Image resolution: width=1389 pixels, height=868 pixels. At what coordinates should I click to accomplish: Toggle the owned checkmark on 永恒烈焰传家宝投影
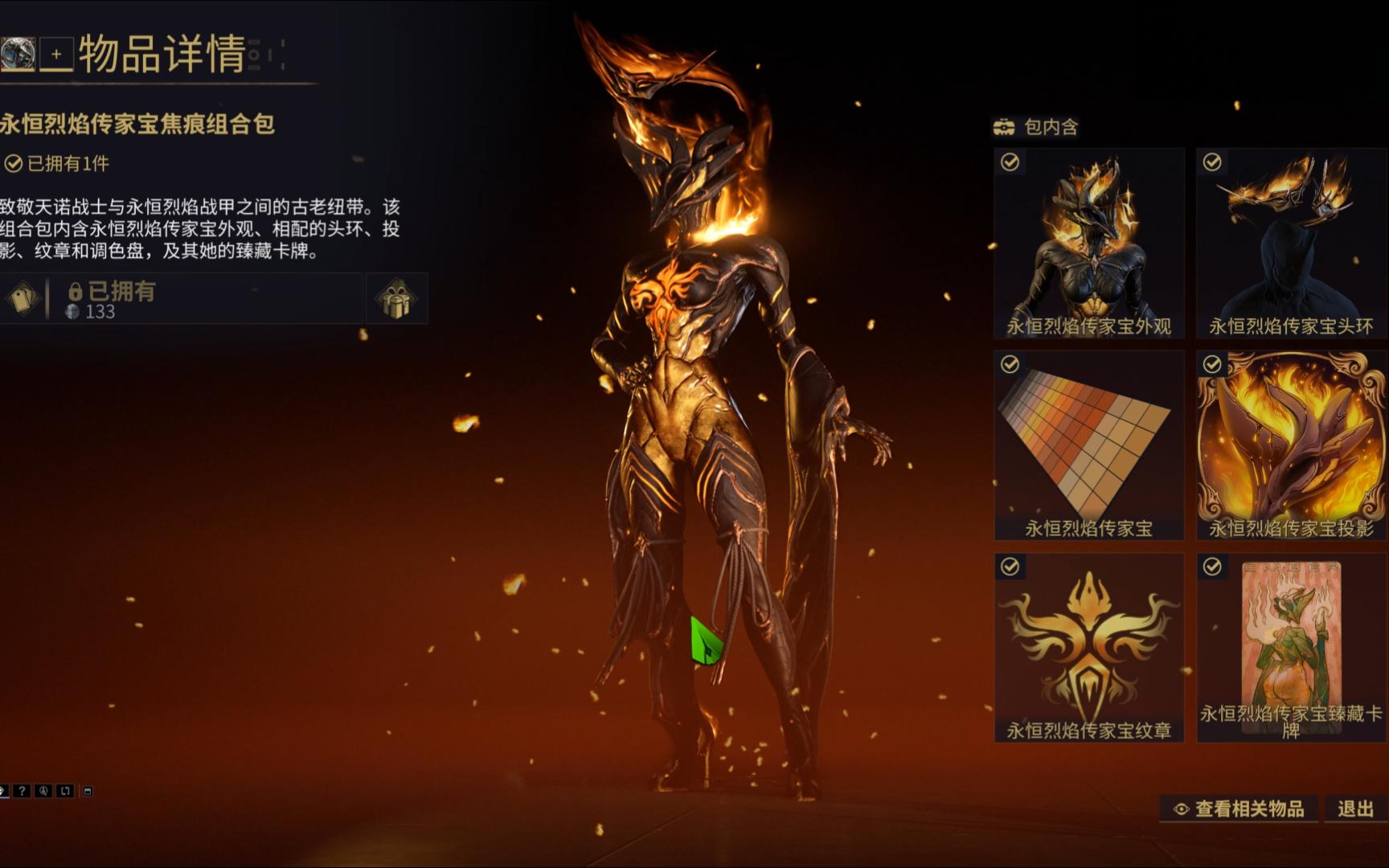tap(1211, 363)
